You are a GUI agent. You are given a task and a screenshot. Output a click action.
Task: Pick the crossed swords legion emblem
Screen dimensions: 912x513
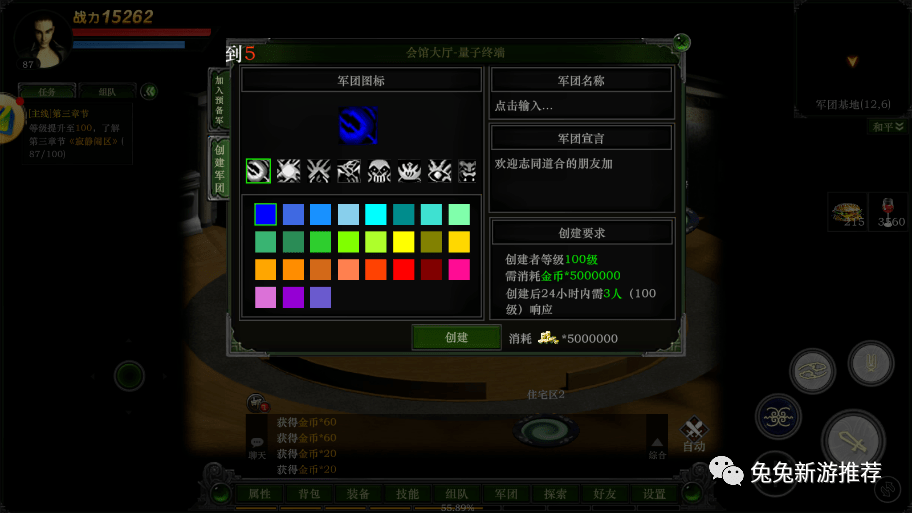click(x=319, y=171)
